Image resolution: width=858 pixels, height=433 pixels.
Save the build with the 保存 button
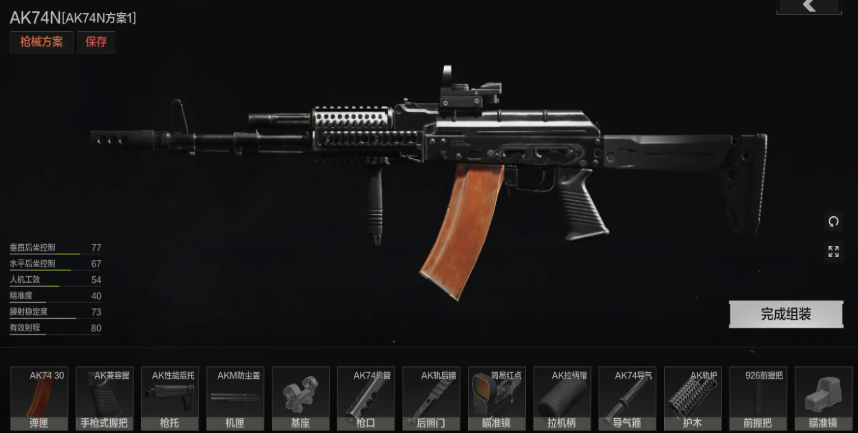coord(96,42)
